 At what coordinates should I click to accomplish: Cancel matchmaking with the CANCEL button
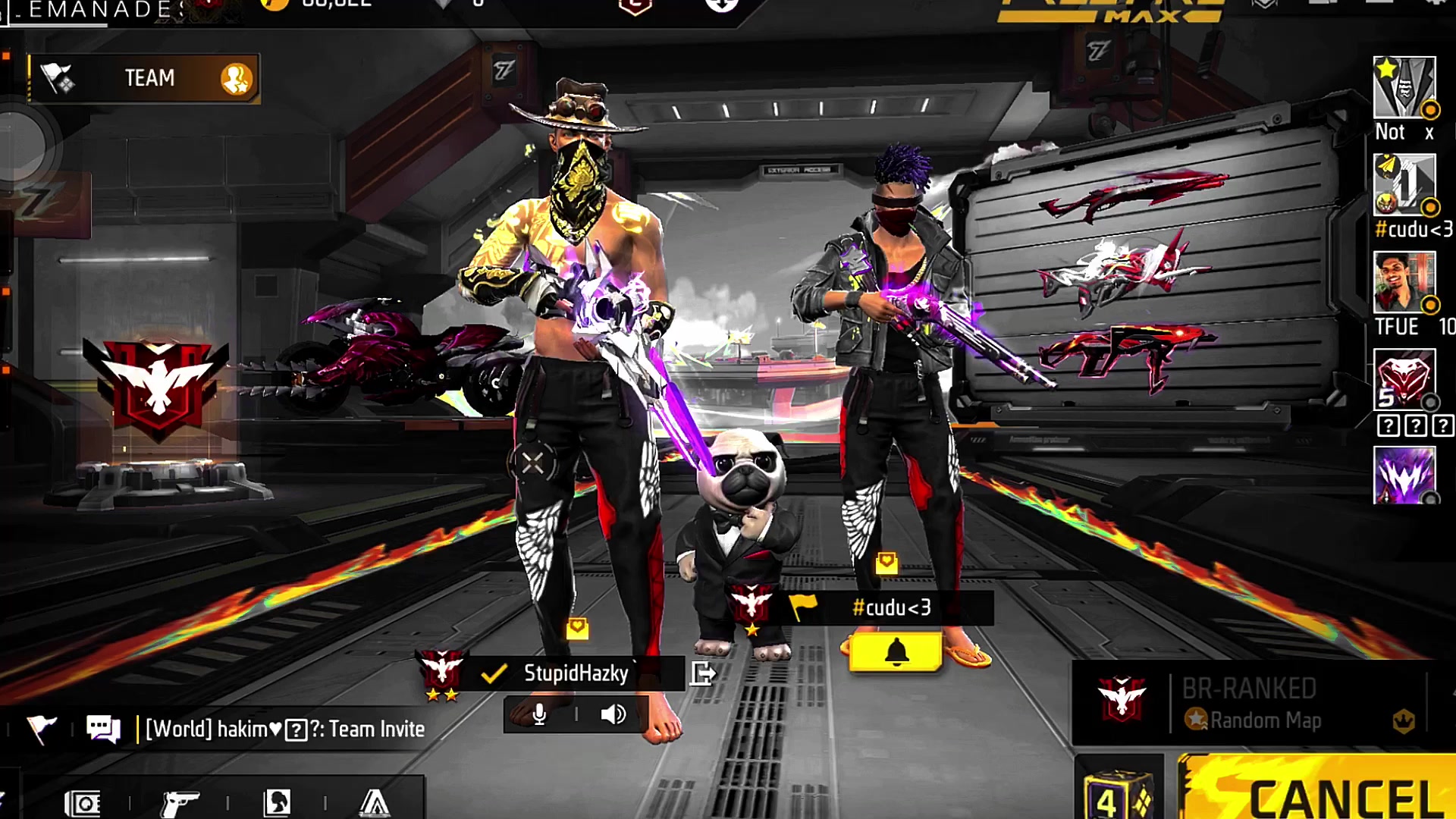point(1319,792)
